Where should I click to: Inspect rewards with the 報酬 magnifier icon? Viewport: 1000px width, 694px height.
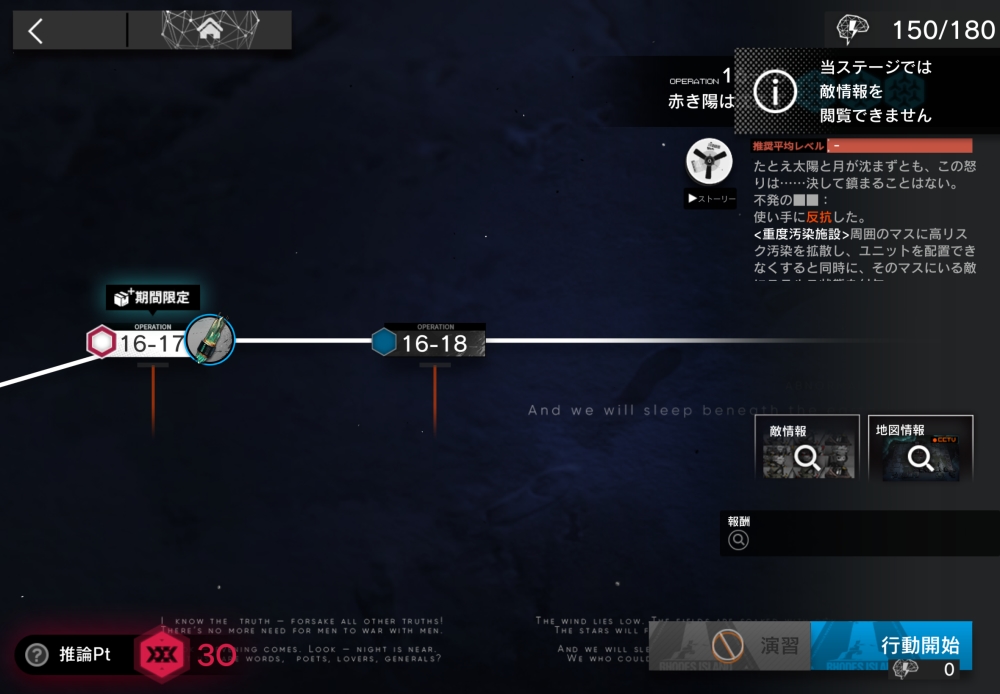[x=739, y=541]
